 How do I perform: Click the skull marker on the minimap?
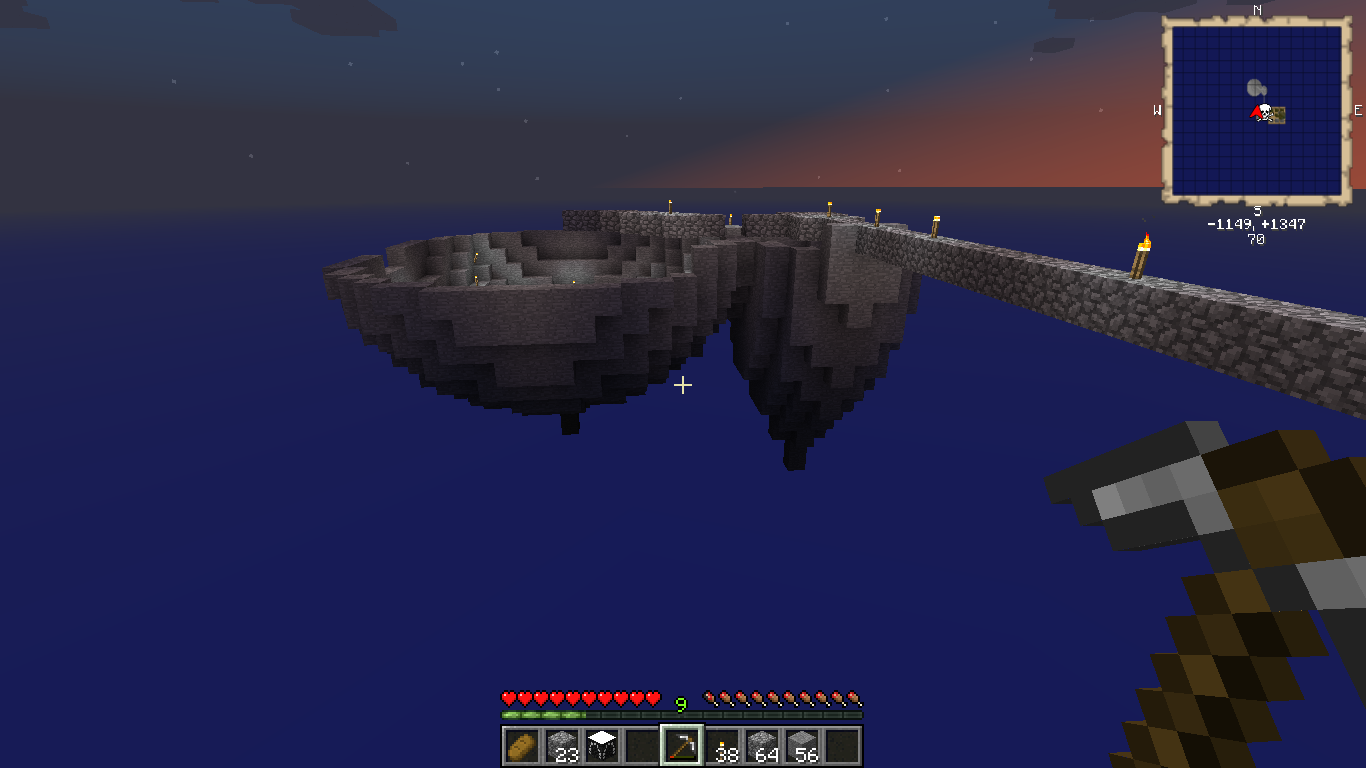(1265, 113)
